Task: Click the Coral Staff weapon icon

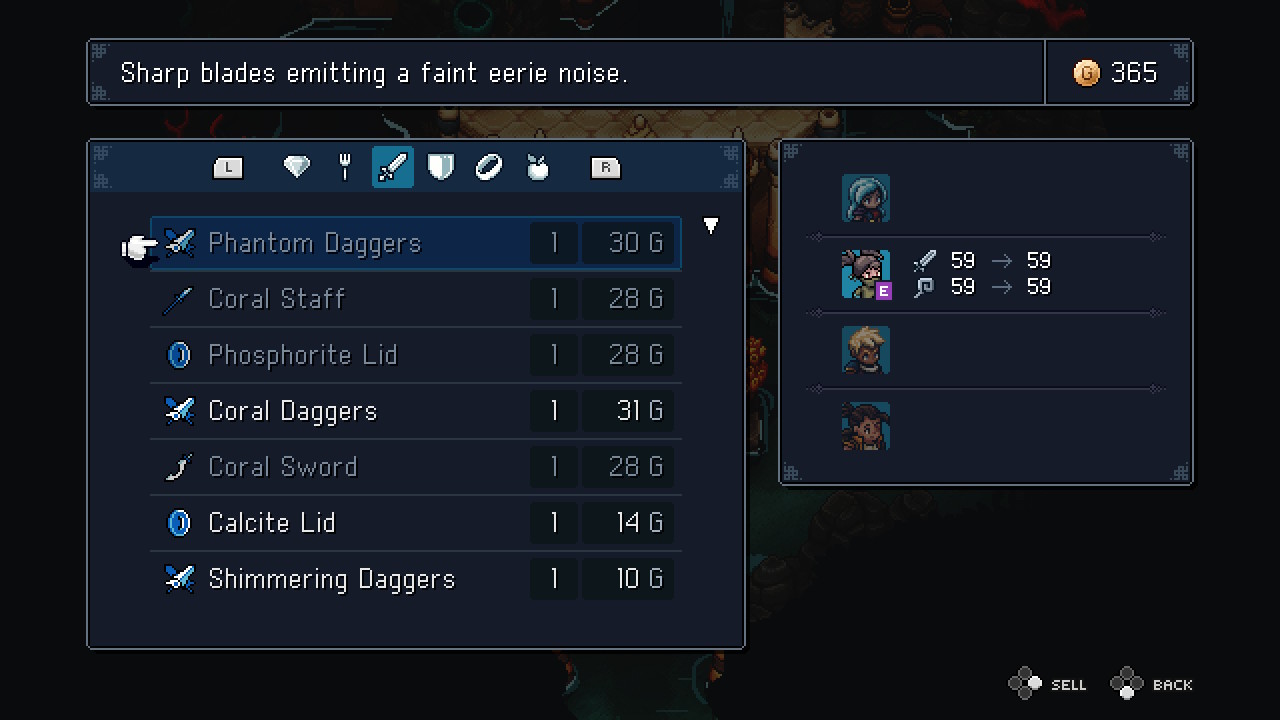Action: click(180, 298)
